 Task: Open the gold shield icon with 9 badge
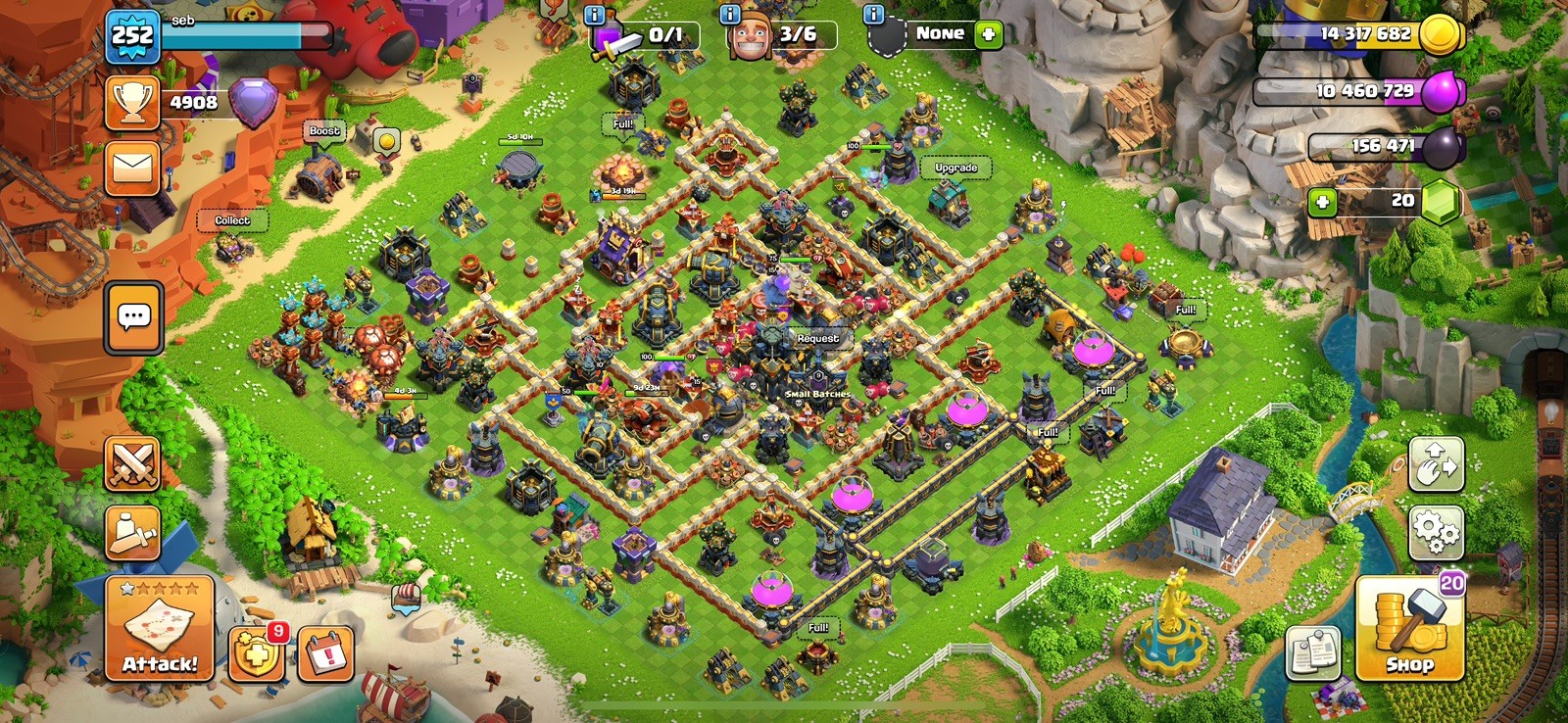pos(257,653)
